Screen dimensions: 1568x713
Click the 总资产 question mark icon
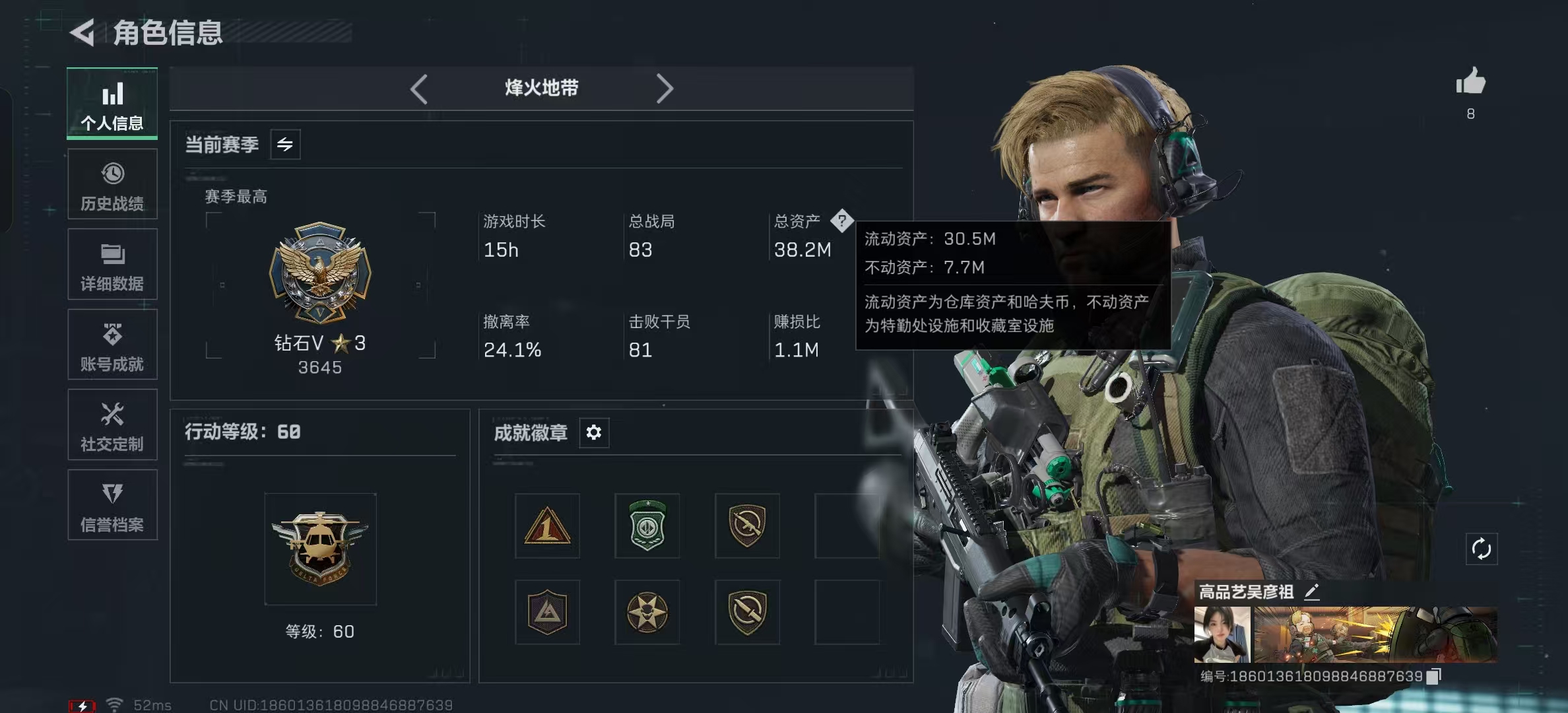[x=841, y=221]
